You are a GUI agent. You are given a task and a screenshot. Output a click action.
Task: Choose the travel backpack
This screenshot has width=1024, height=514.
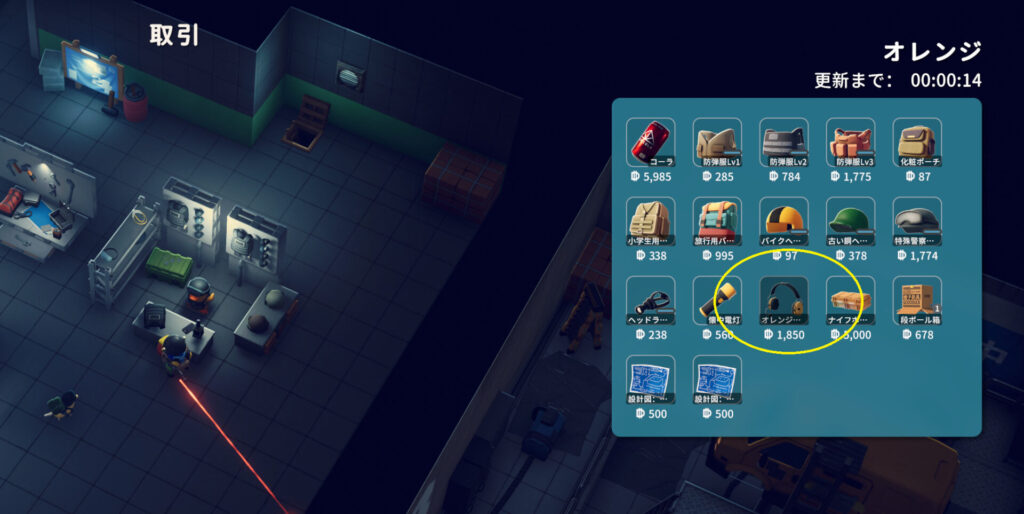pyautogui.click(x=717, y=222)
